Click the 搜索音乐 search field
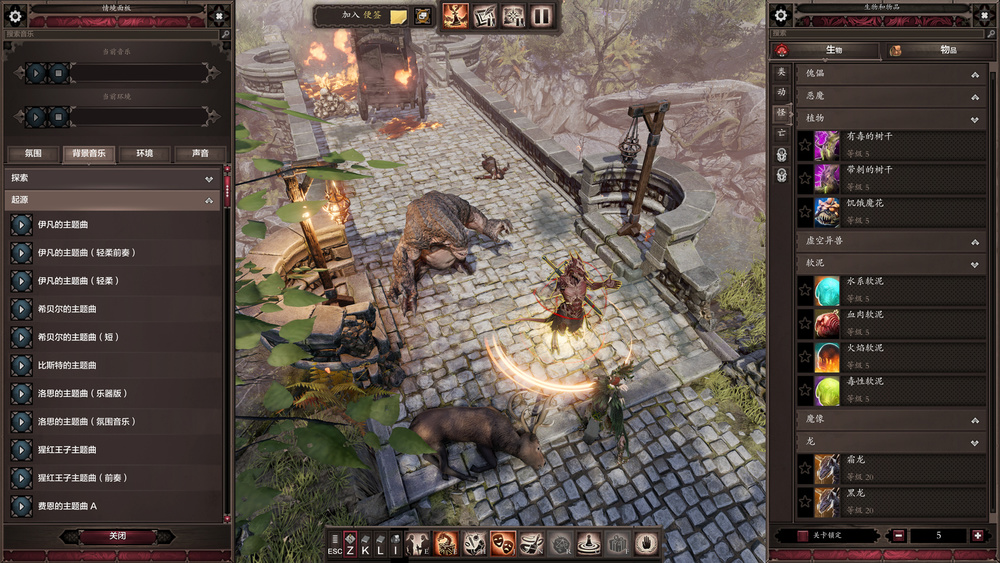 112,34
